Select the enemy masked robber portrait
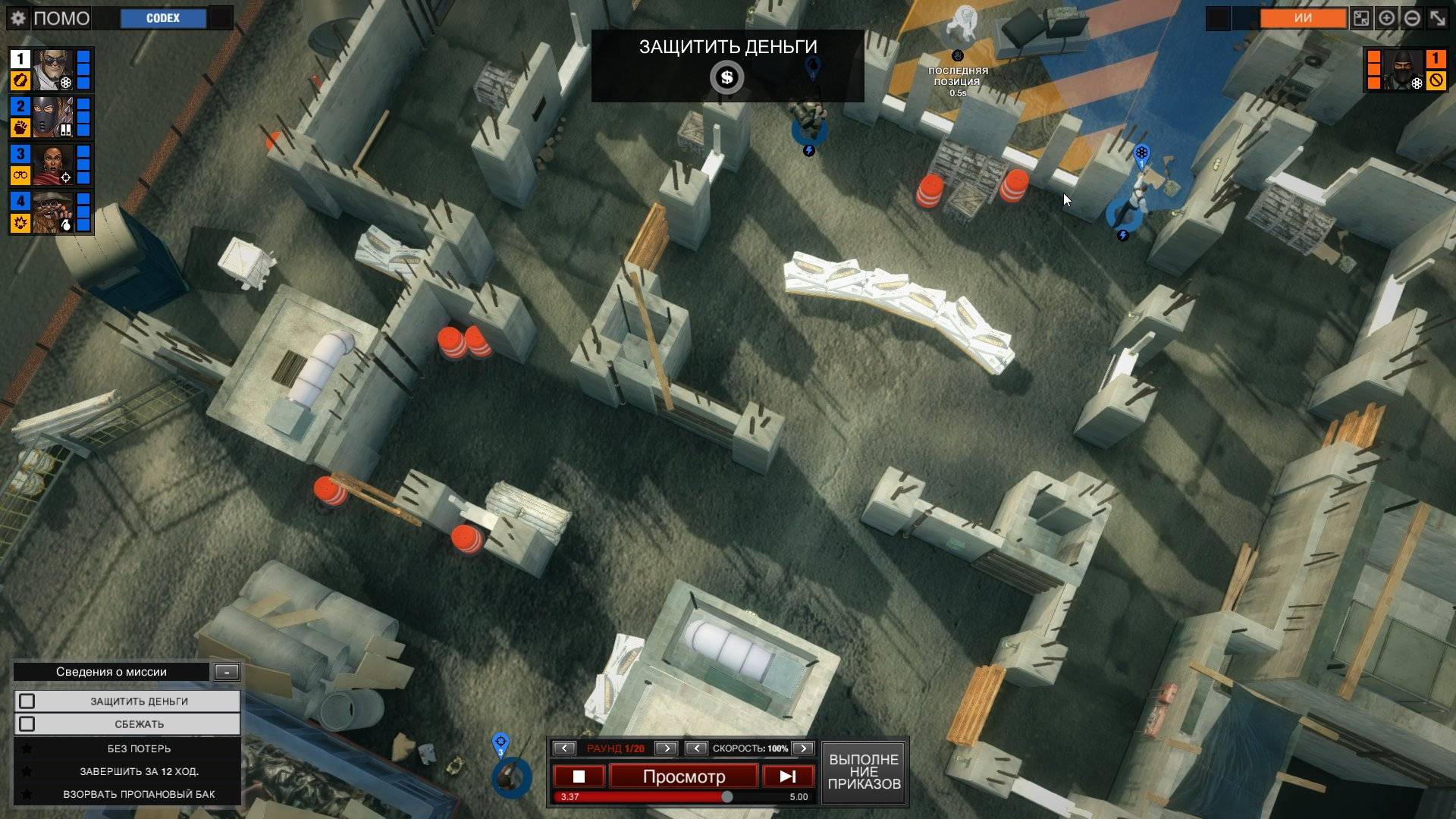The width and height of the screenshot is (1456, 819). [1404, 70]
